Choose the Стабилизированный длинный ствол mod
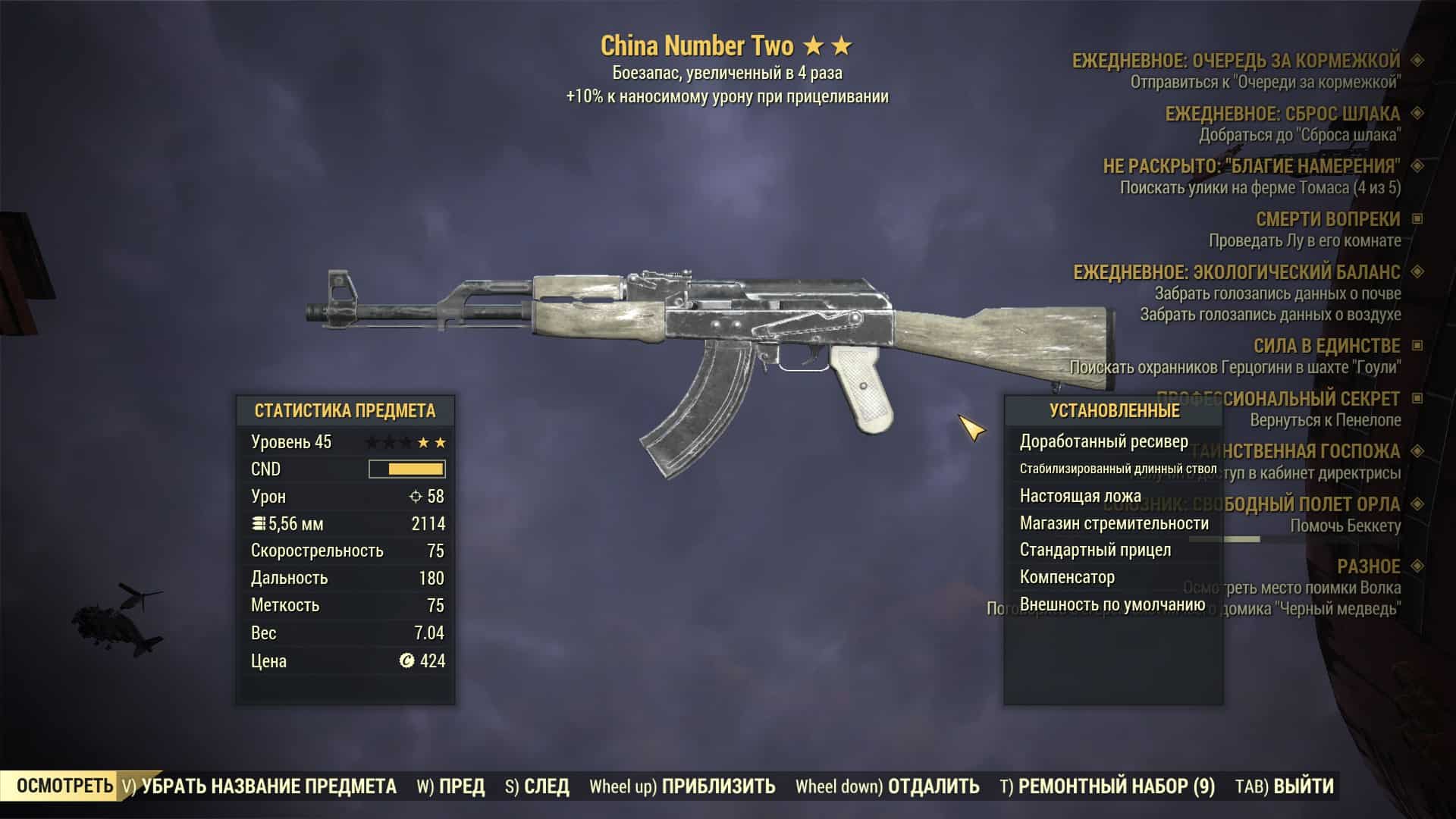This screenshot has width=1456, height=819. tap(1118, 469)
